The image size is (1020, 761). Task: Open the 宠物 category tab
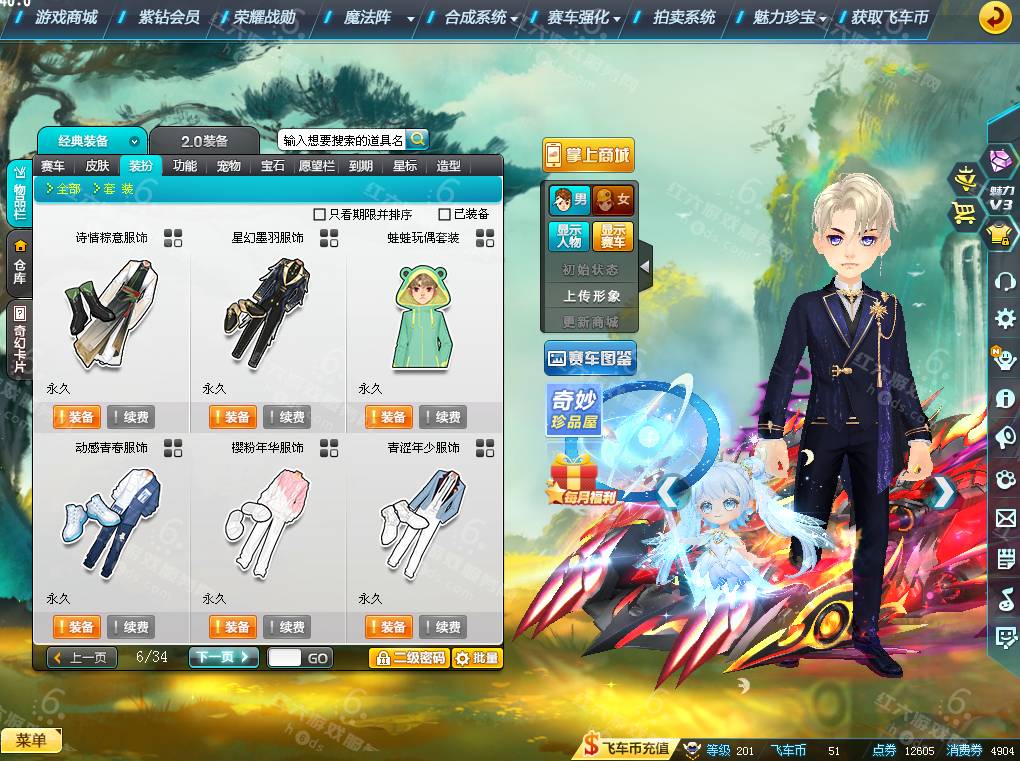click(x=228, y=166)
